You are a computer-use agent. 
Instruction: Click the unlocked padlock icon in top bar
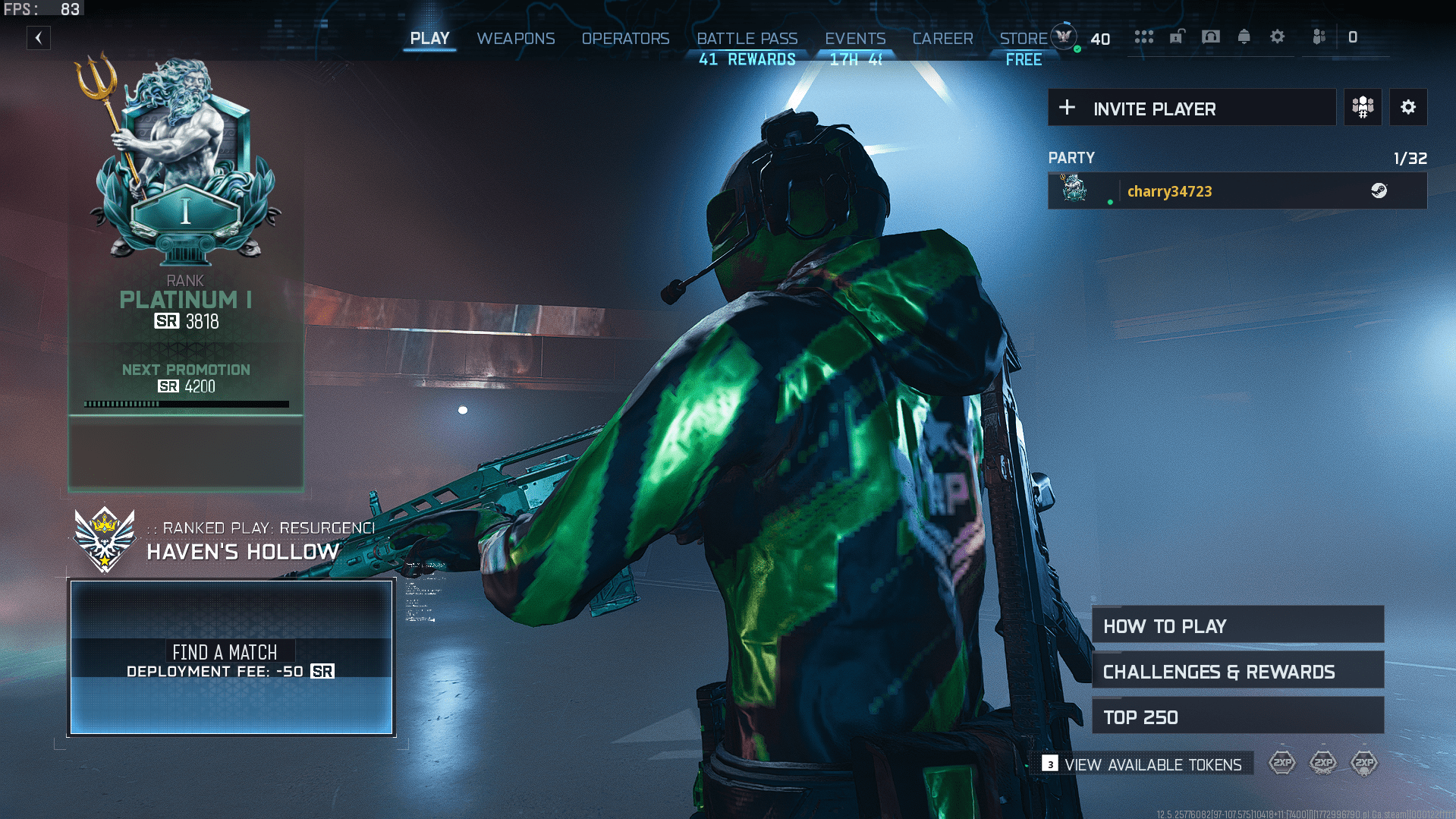[x=1178, y=36]
